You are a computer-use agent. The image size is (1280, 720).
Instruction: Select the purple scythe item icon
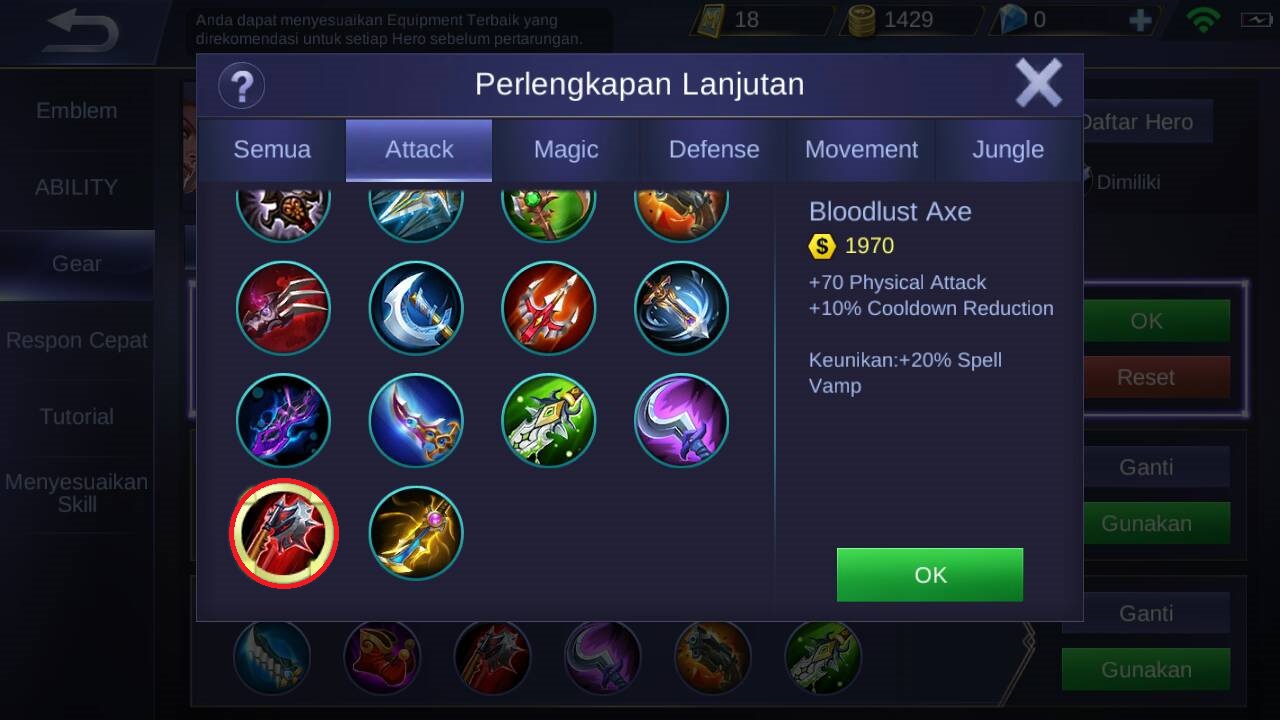pos(681,421)
